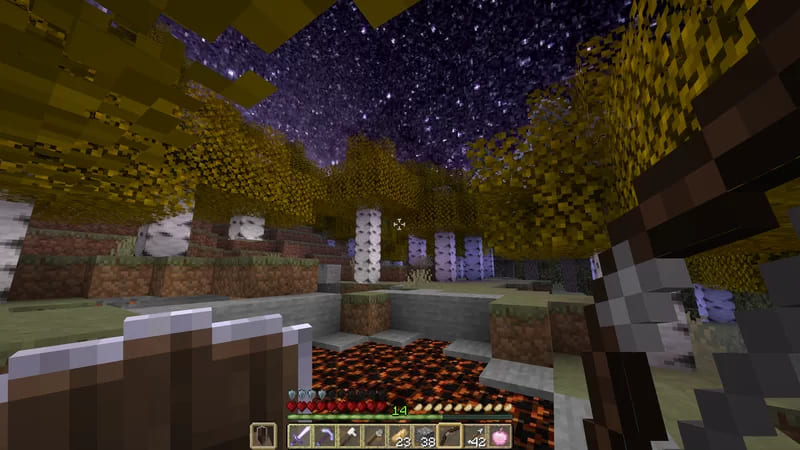Viewport: 800px width, 450px height.
Task: Select the cobblestone stack of 38
Action: (425, 435)
